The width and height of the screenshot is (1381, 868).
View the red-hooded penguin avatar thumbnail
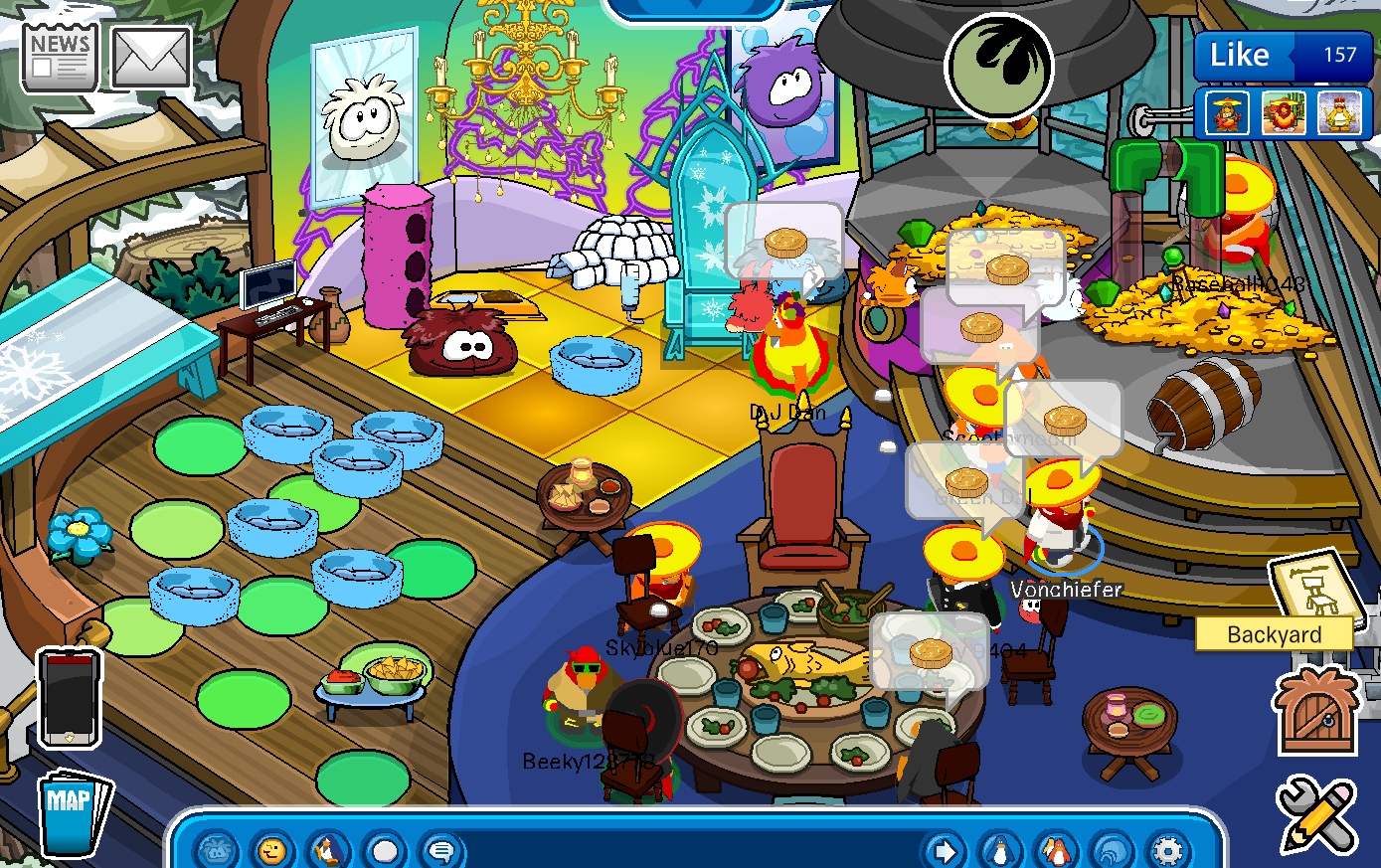click(x=1283, y=112)
